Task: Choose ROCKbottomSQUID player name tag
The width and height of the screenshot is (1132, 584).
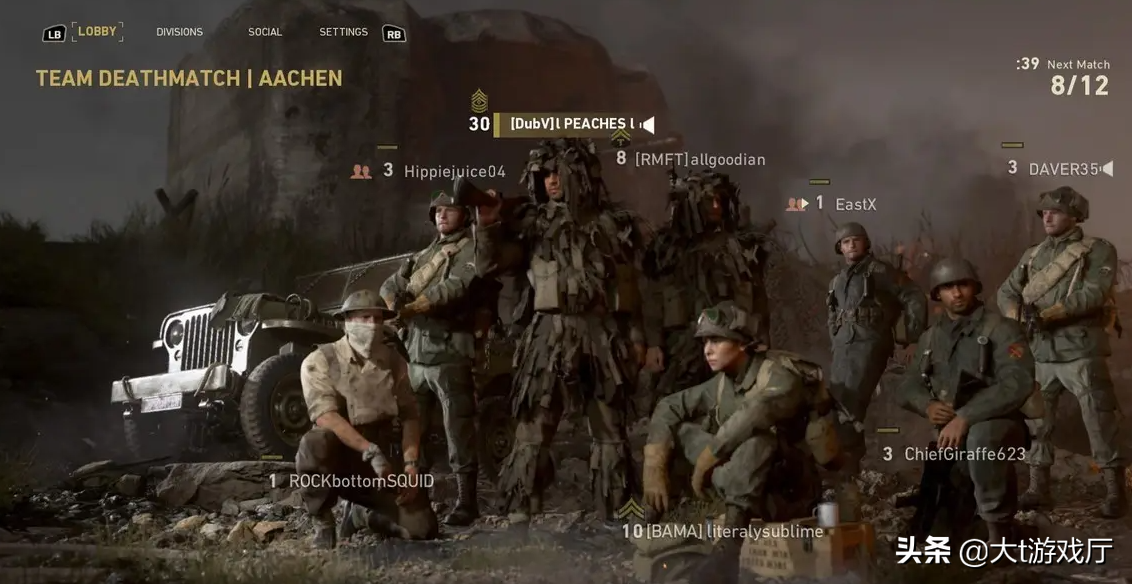Action: pos(361,481)
